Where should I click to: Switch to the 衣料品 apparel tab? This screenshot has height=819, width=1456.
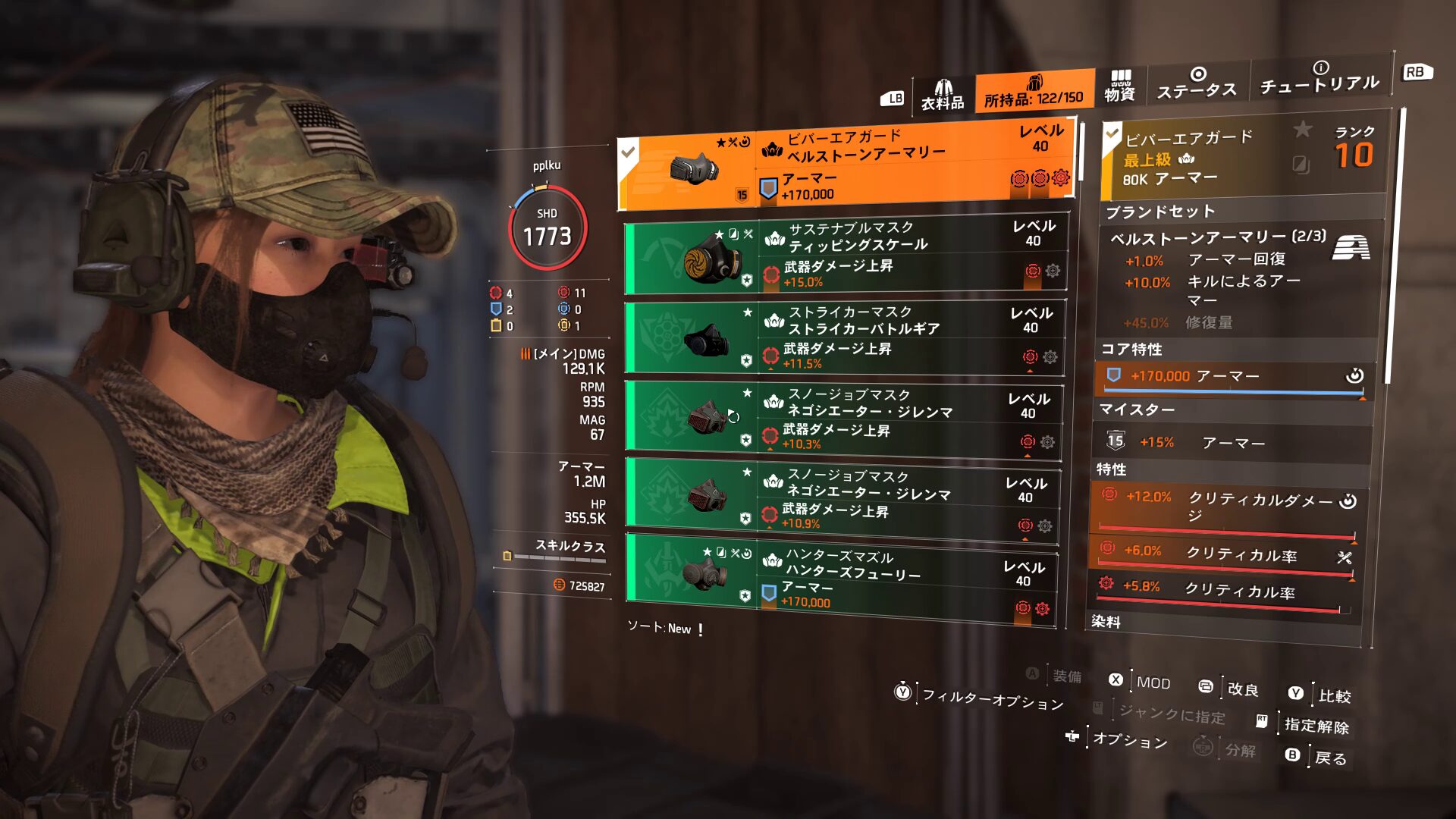coord(943,96)
